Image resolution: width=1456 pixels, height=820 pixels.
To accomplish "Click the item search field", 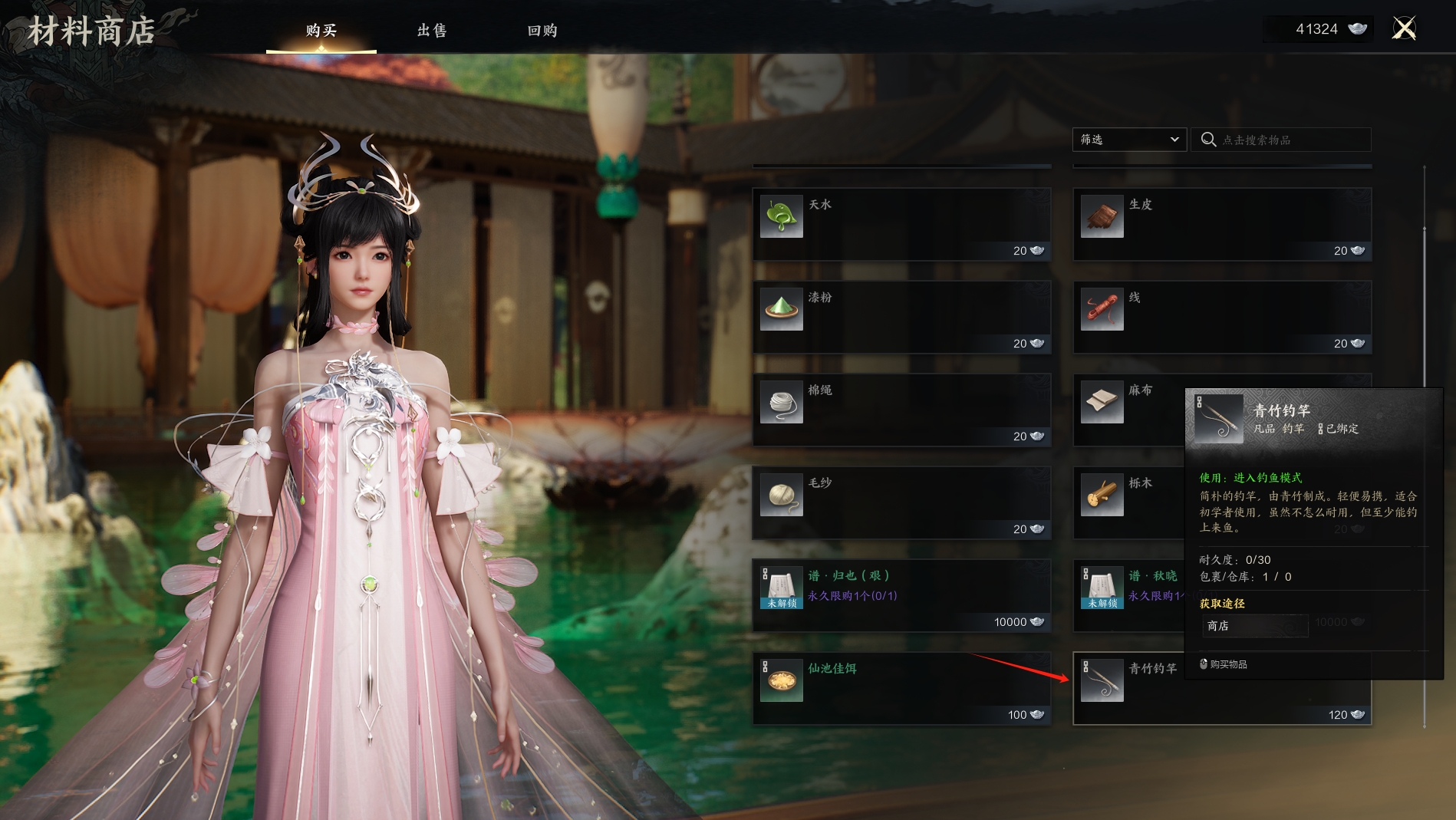I will click(x=1289, y=140).
